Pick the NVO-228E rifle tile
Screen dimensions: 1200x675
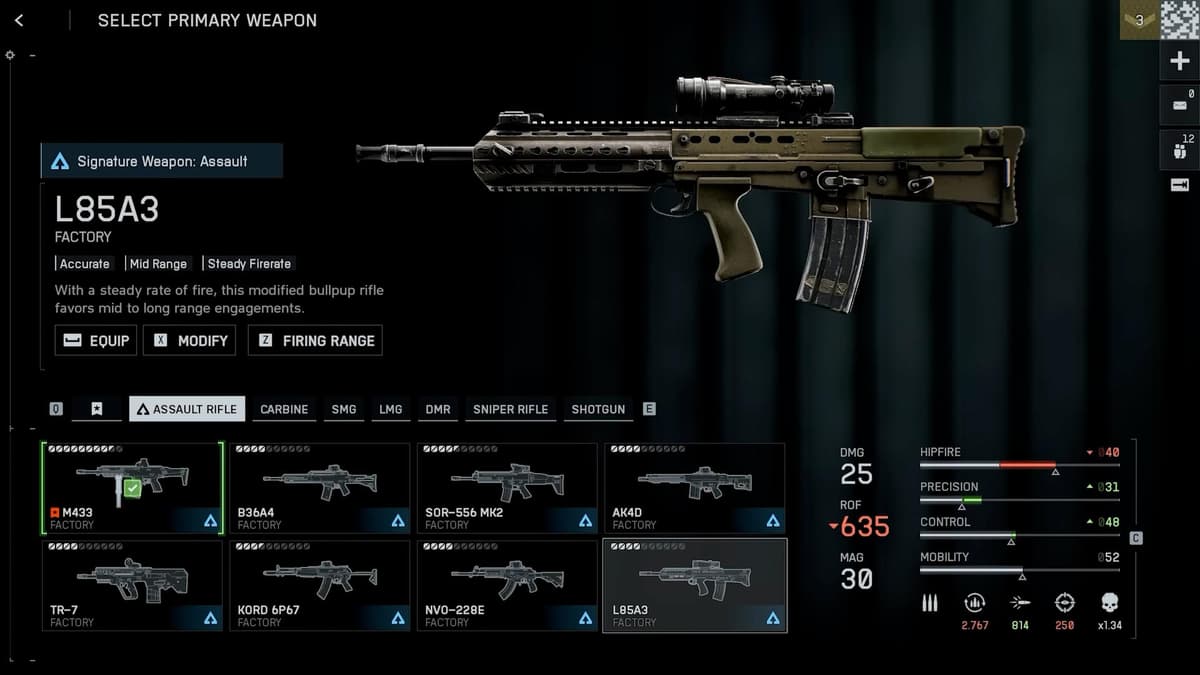click(x=506, y=585)
